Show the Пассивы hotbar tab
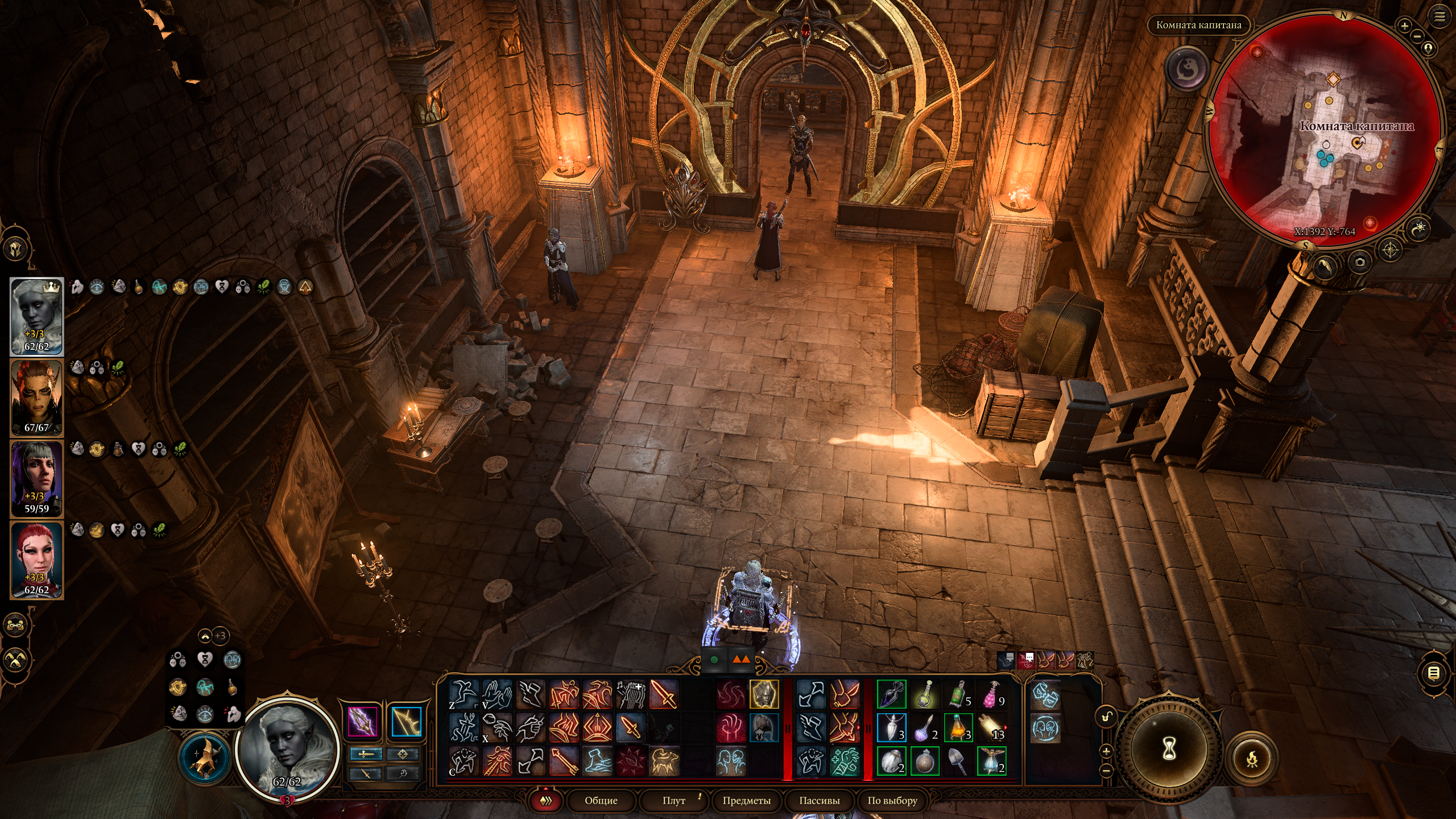The height and width of the screenshot is (819, 1456). click(x=819, y=800)
